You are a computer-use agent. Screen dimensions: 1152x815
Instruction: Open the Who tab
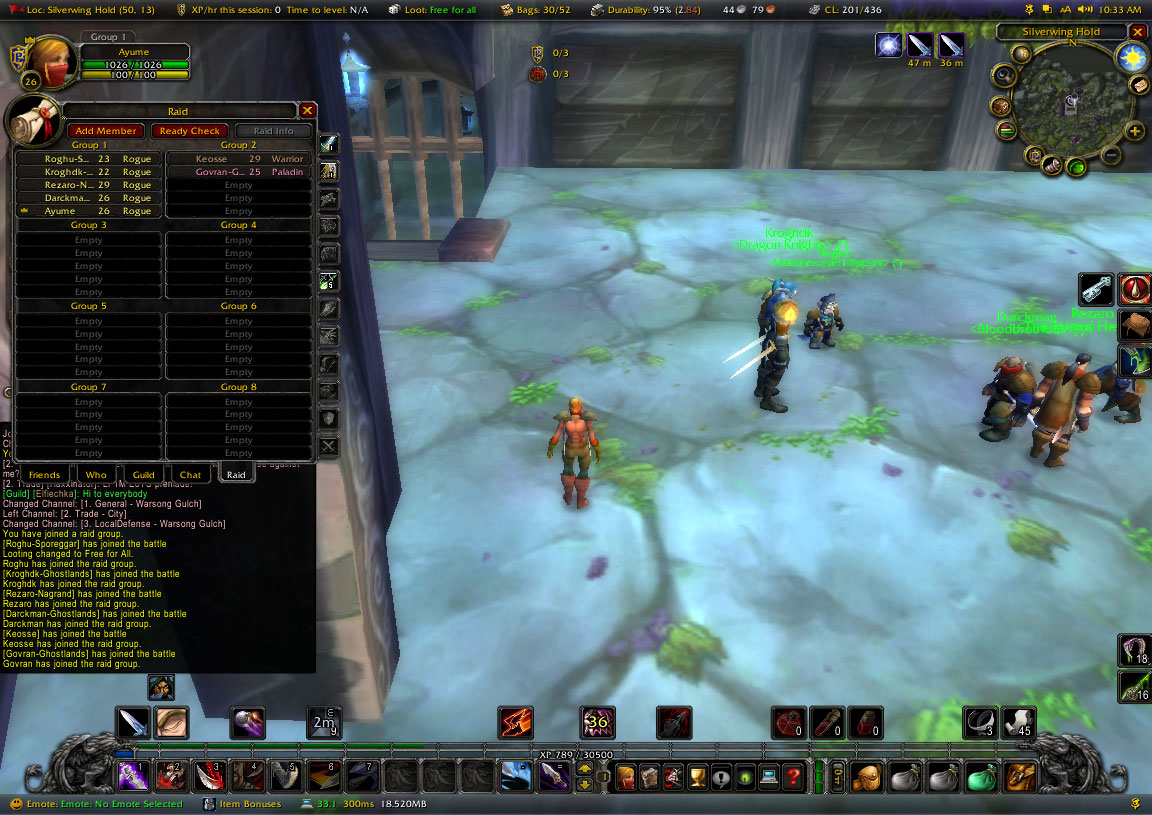(x=96, y=475)
